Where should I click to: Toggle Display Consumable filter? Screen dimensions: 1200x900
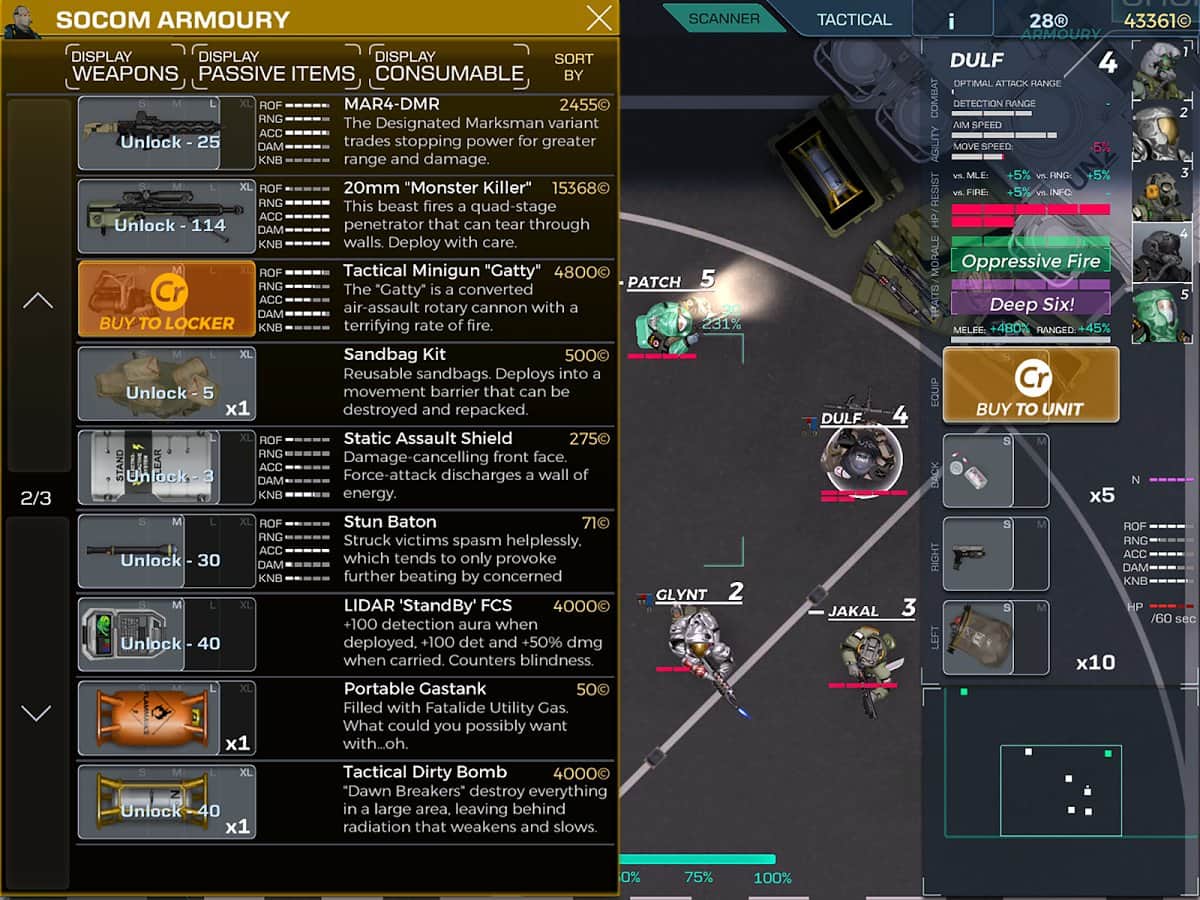(449, 66)
